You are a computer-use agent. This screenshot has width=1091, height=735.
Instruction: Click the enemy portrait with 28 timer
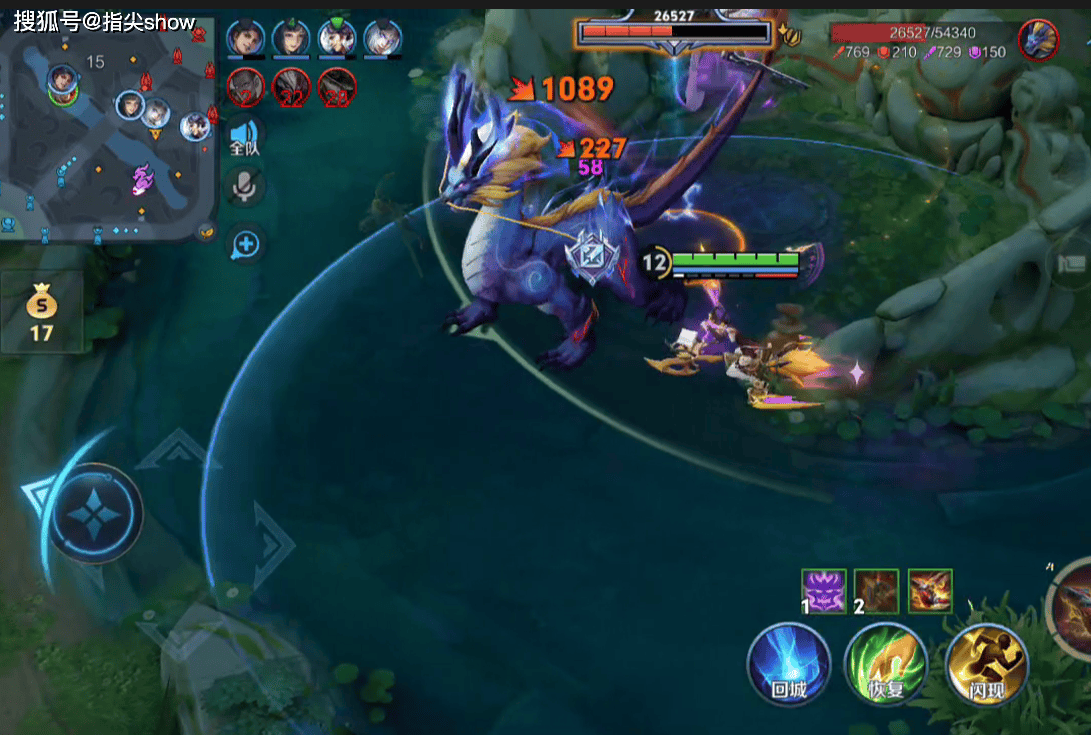tap(337, 88)
